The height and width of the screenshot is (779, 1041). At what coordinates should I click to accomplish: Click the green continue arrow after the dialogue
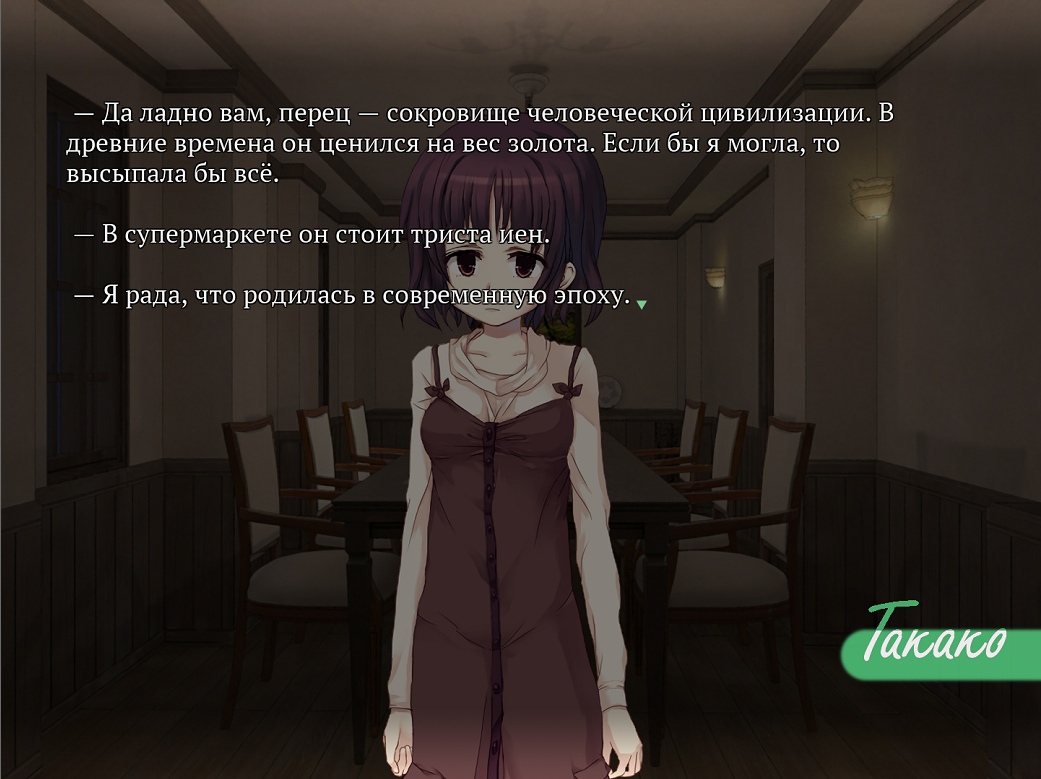(641, 304)
